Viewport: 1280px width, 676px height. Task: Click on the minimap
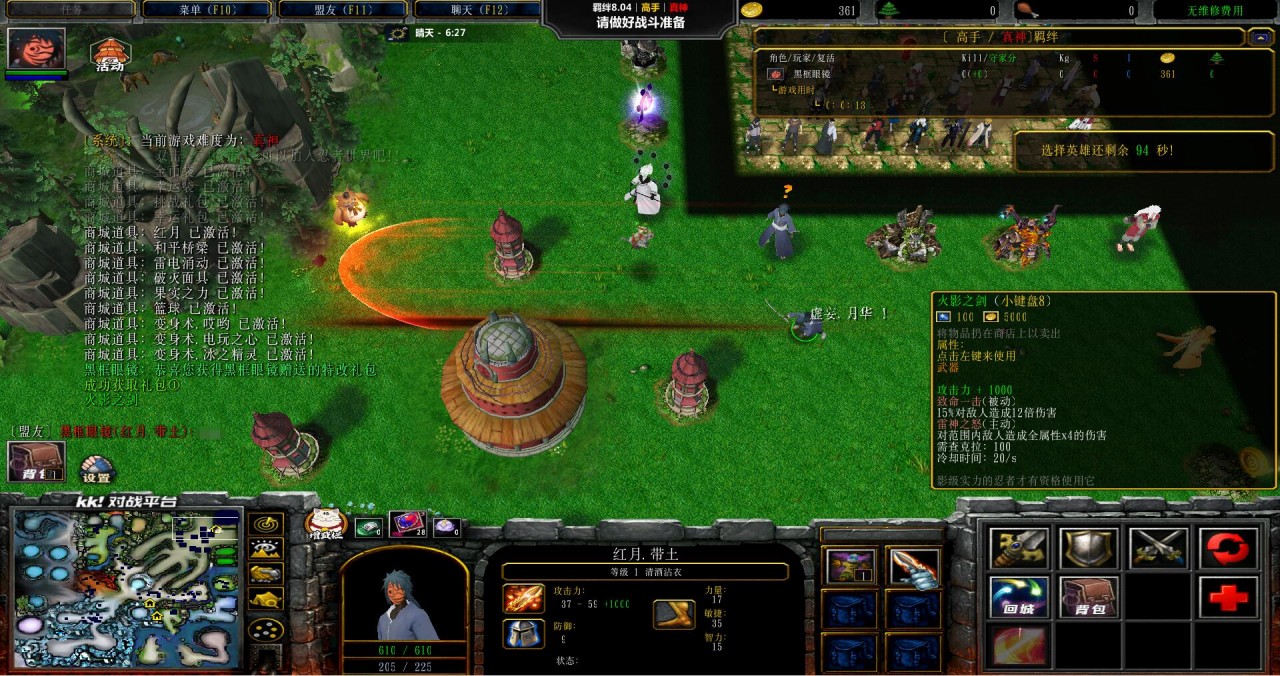click(x=127, y=589)
